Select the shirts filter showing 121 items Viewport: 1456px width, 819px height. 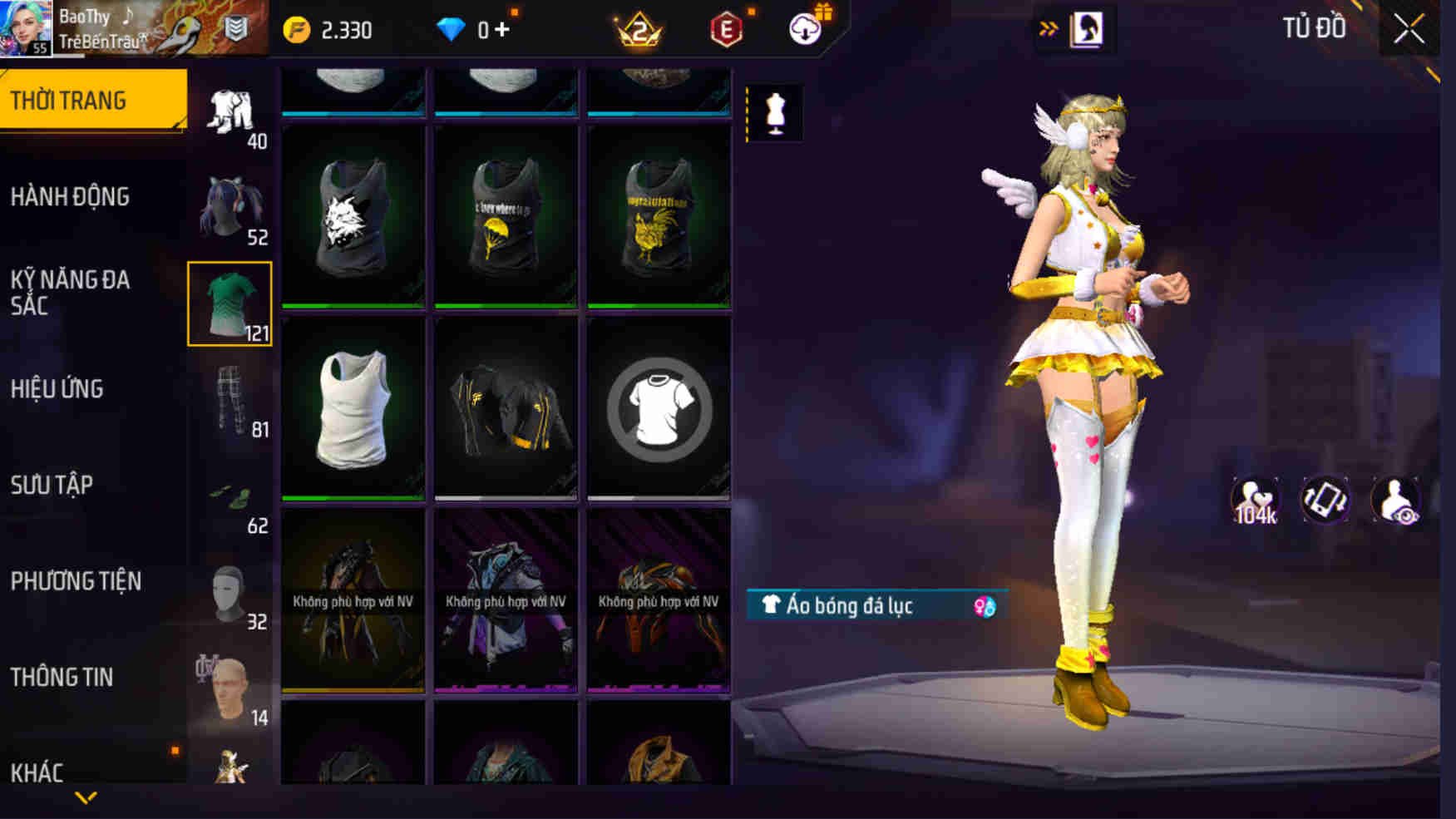(x=230, y=302)
